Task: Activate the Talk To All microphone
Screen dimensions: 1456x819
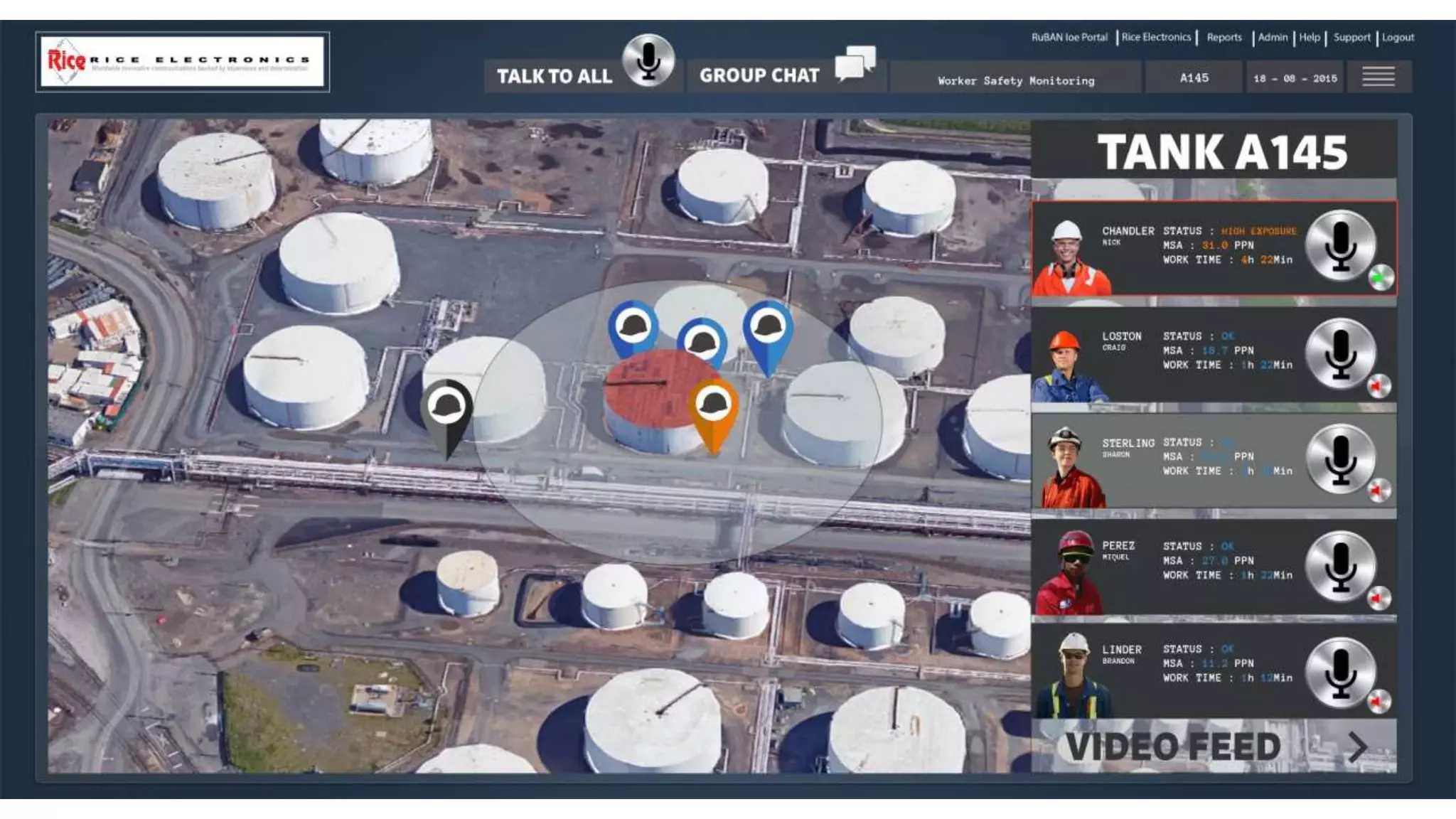Action: [x=648, y=61]
